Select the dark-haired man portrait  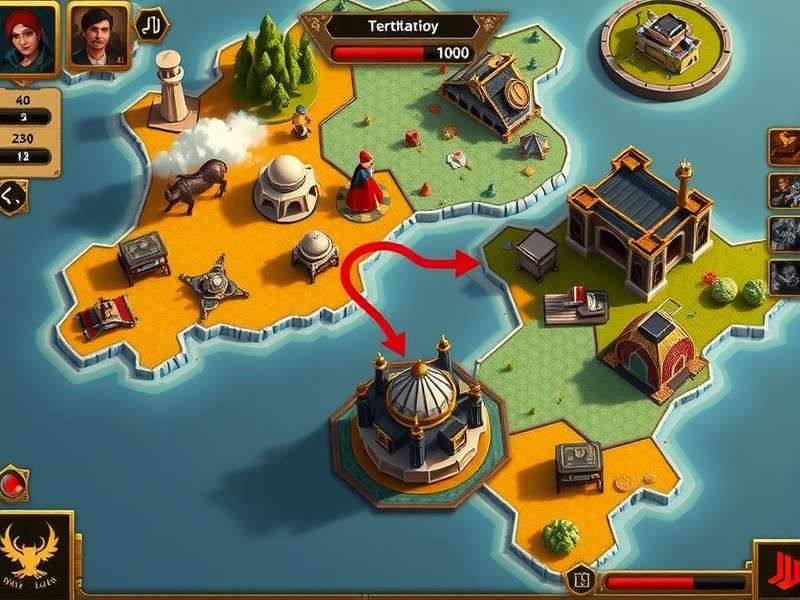[98, 36]
